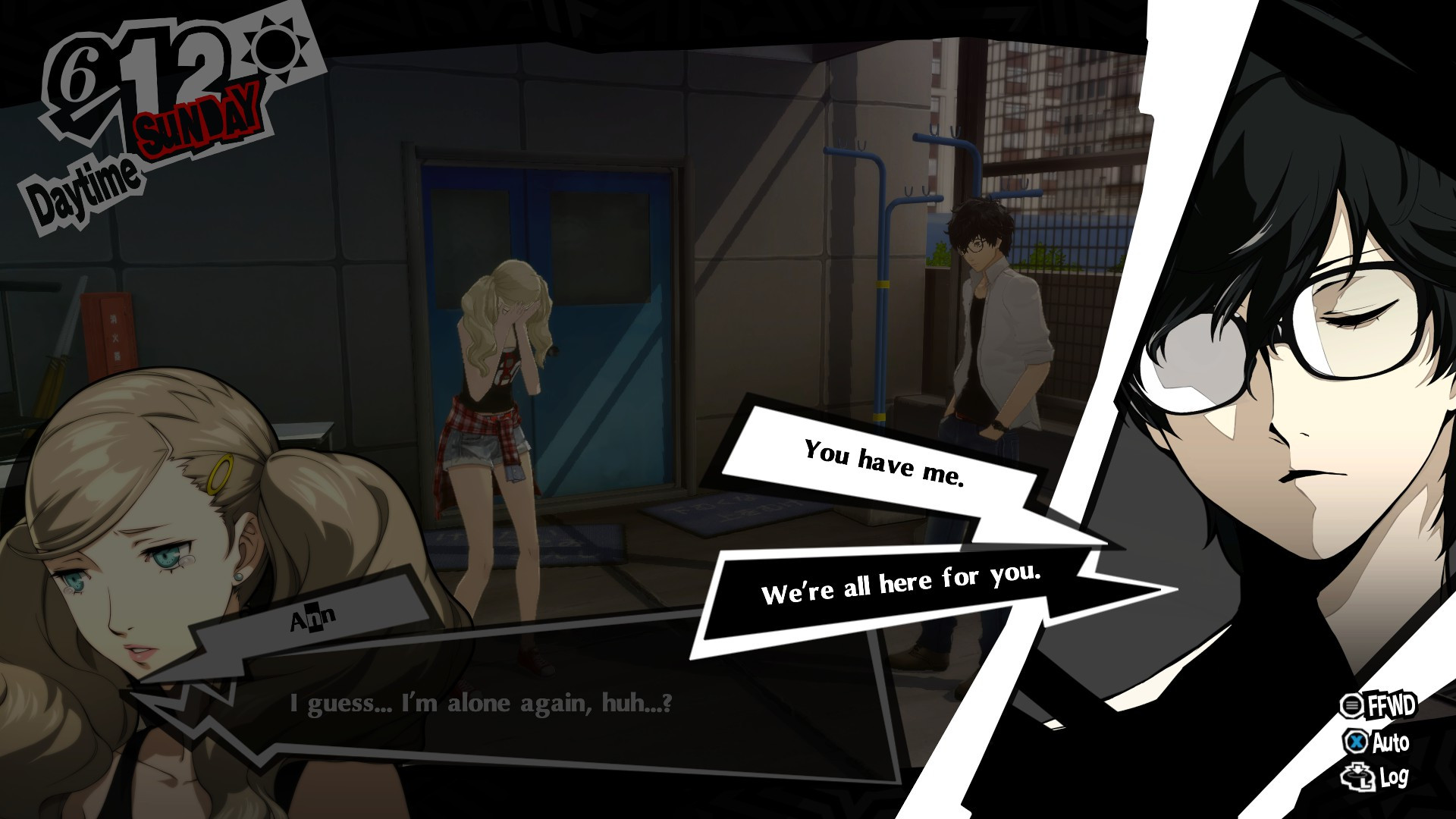Select 'We're all here for you.' response

click(x=902, y=584)
